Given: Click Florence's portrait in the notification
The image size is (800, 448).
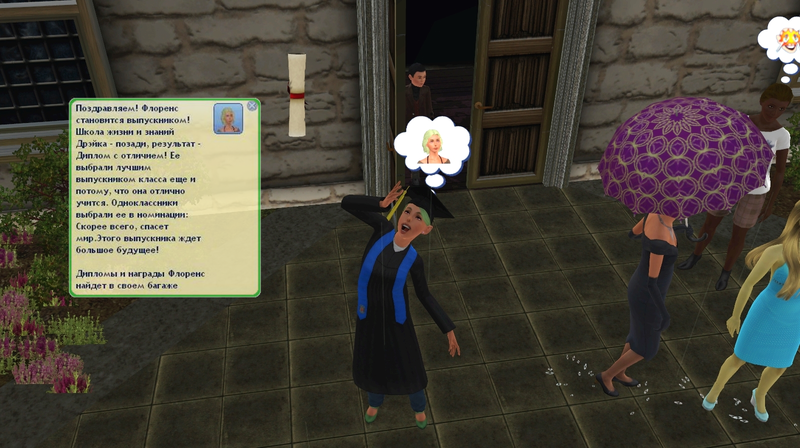Looking at the screenshot, I should [227, 119].
